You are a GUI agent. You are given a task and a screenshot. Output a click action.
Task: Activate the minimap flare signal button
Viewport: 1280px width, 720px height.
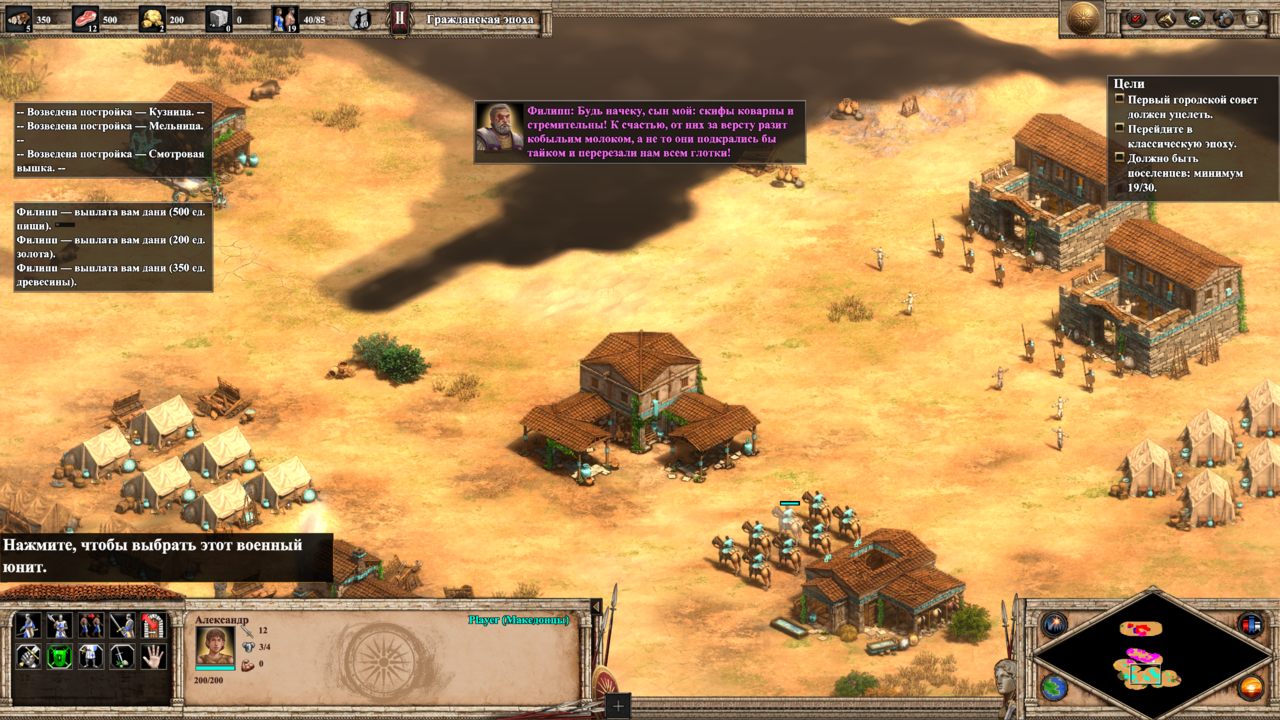tap(1054, 625)
